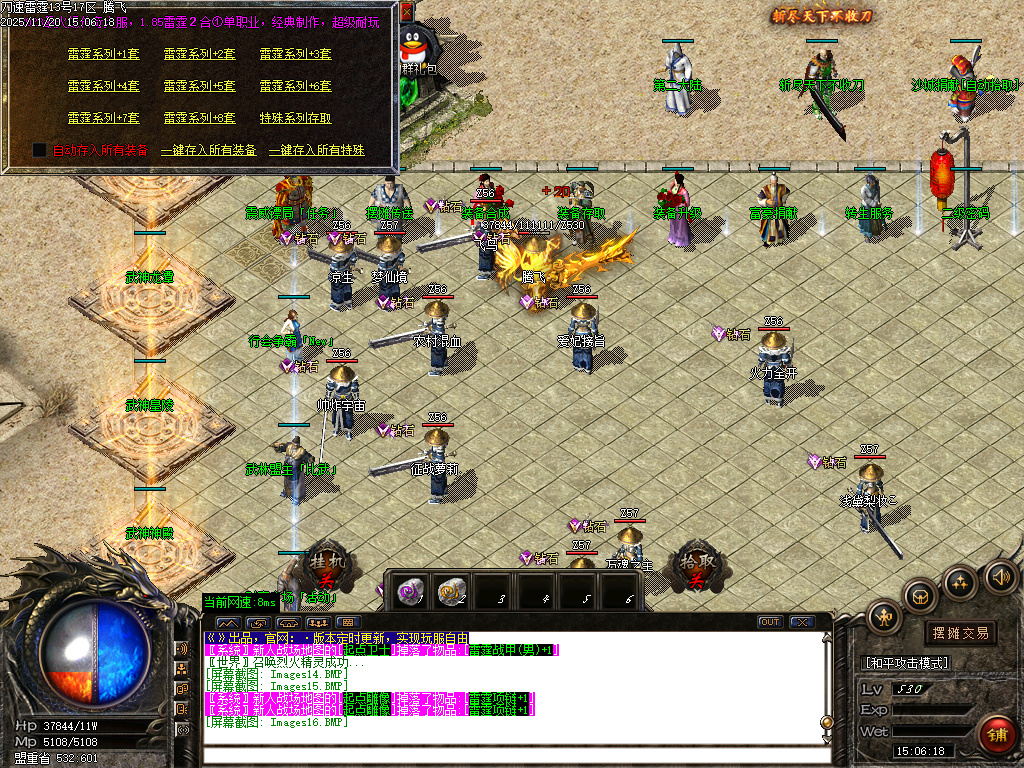Click the OUT button above chat
Screen dimensions: 1024x768
coord(769,622)
